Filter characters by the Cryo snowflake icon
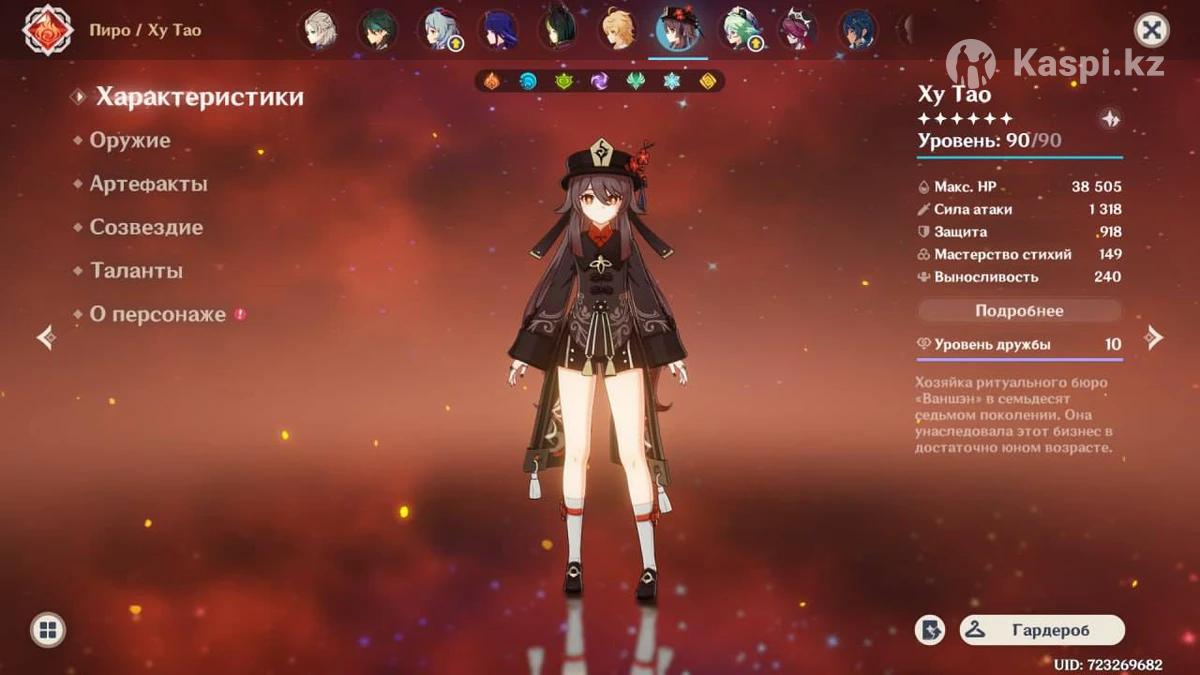This screenshot has height=675, width=1200. point(672,81)
